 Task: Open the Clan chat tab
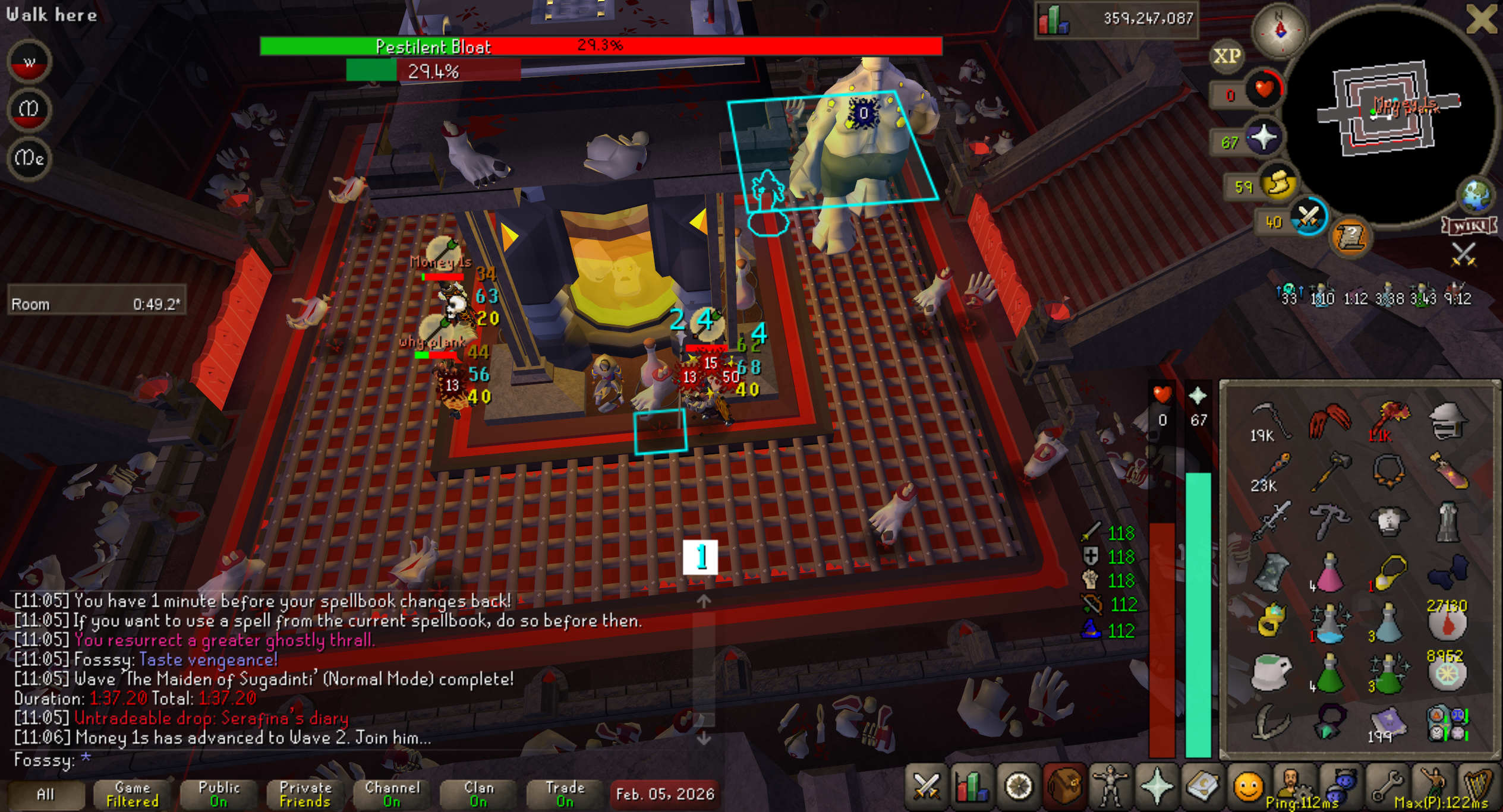(x=478, y=794)
